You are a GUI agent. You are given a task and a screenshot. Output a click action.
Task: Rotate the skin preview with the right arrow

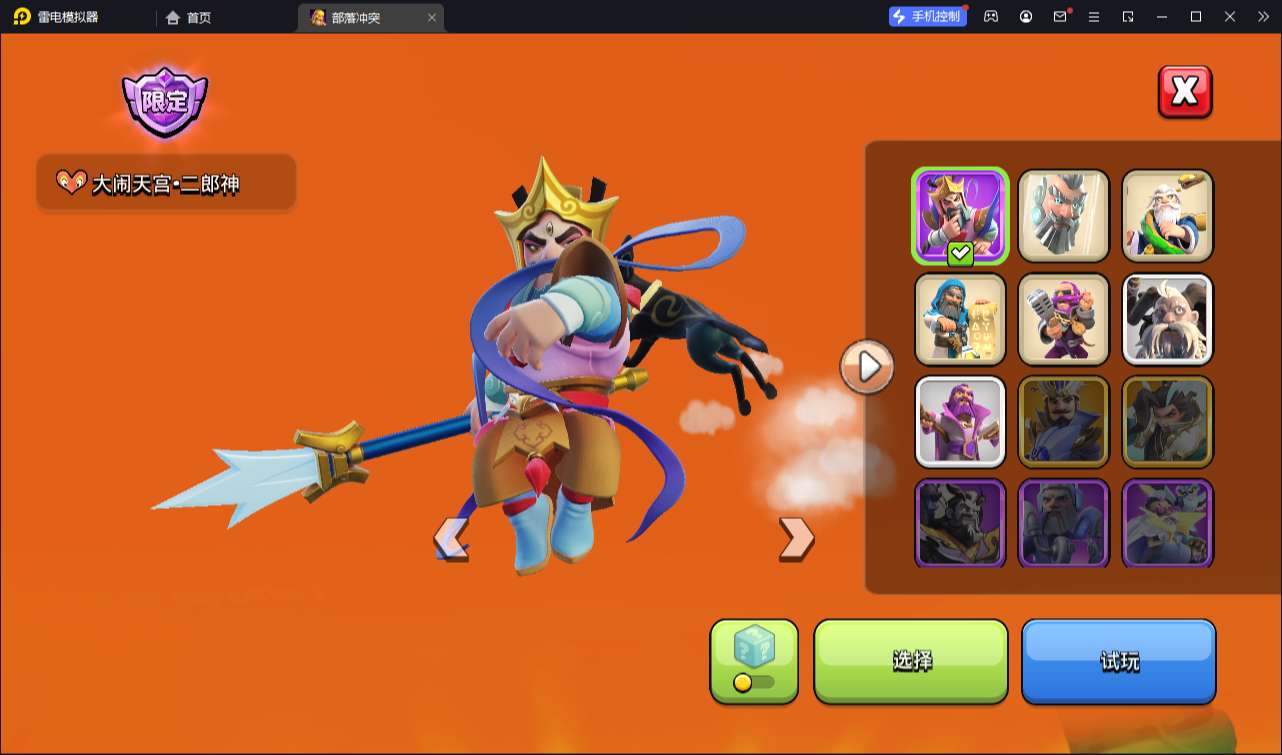[796, 538]
